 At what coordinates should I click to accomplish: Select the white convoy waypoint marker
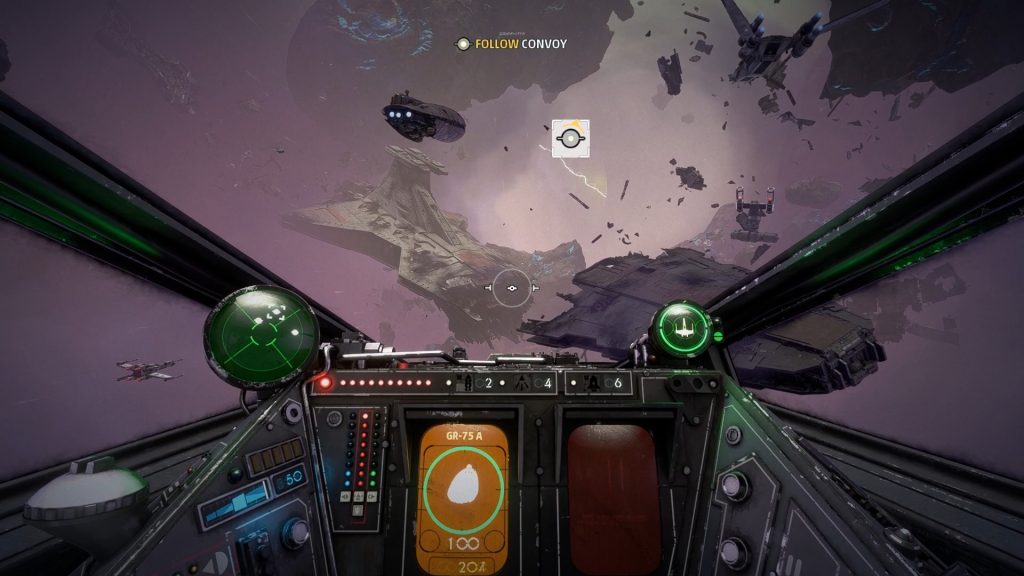[570, 138]
